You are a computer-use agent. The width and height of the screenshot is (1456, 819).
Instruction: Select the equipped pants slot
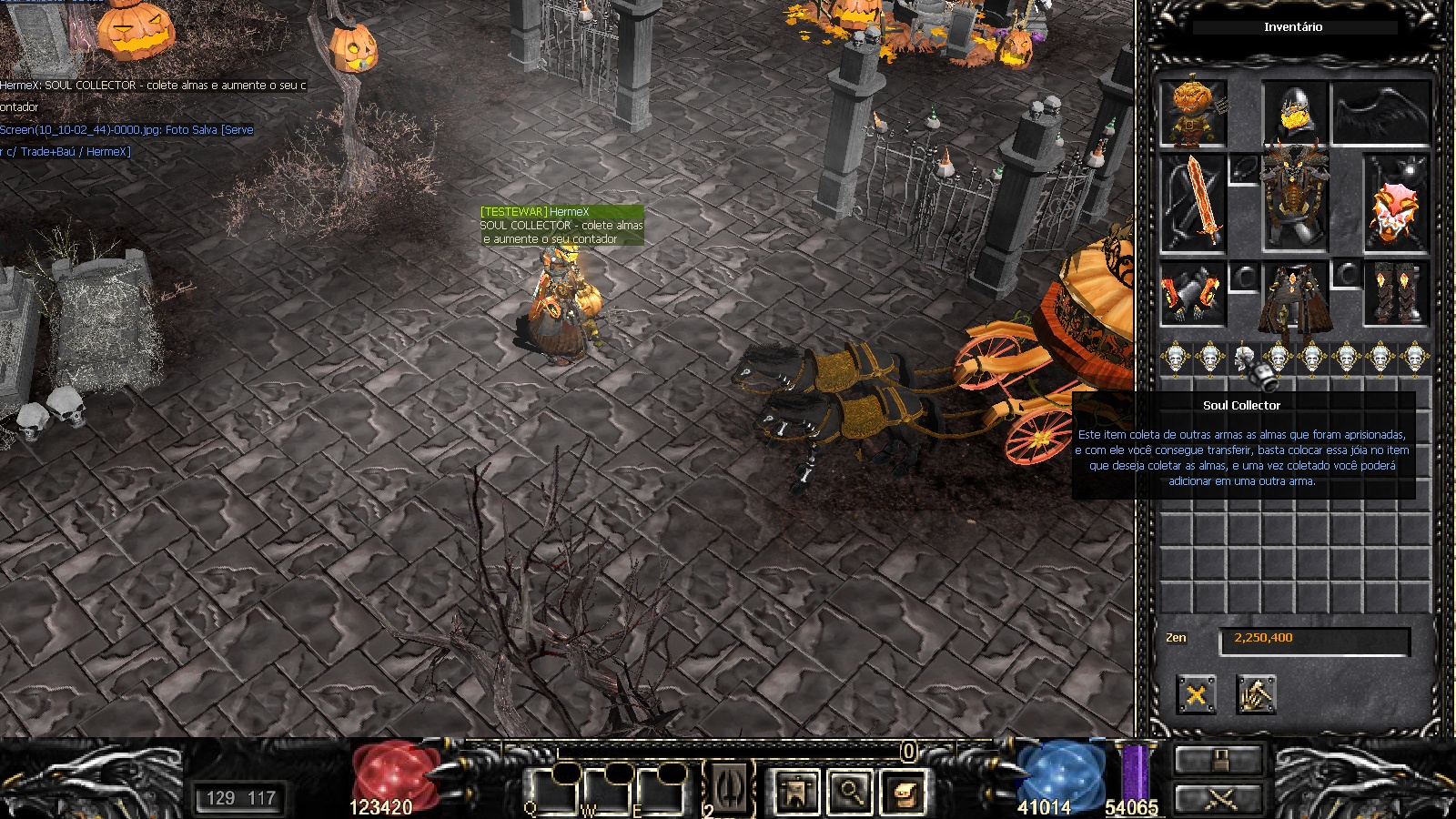(1294, 298)
